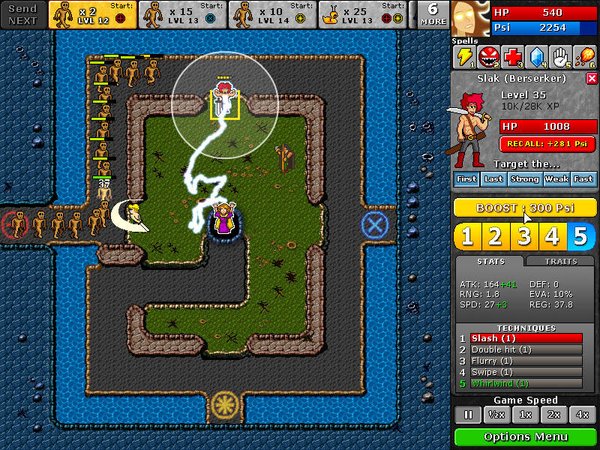This screenshot has width=600, height=450.
Task: Select the Whirlwind technique
Action: point(520,383)
